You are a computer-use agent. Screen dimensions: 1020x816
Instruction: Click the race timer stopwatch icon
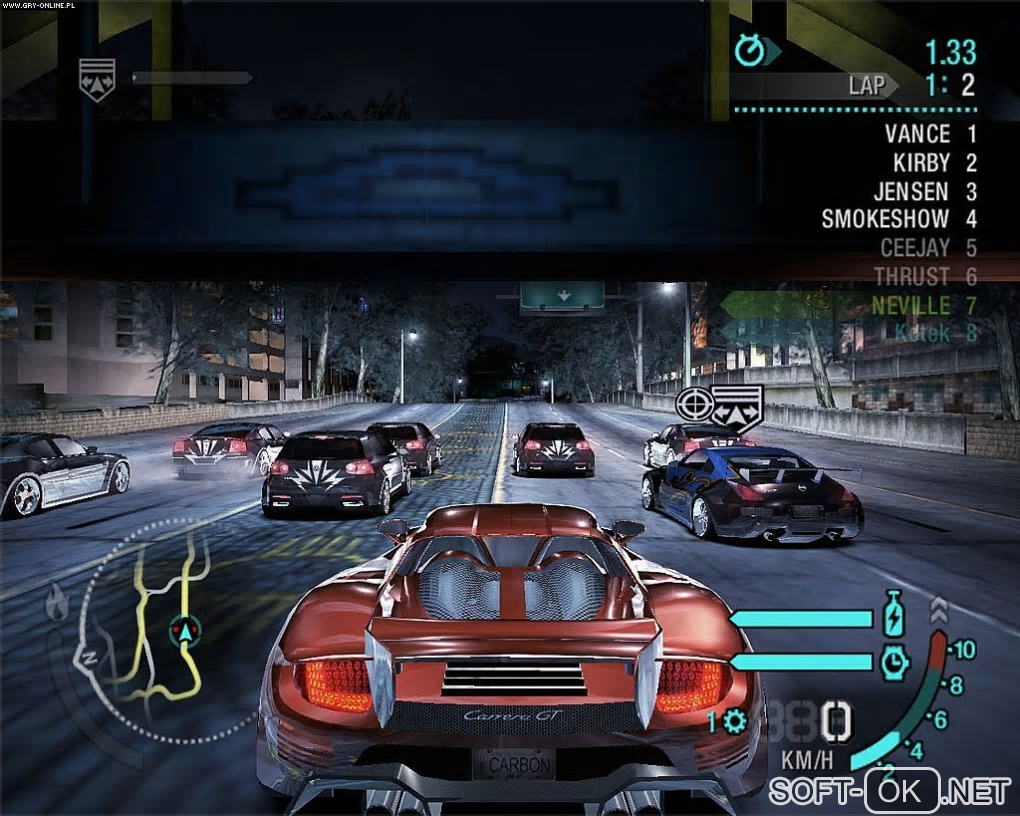749,50
